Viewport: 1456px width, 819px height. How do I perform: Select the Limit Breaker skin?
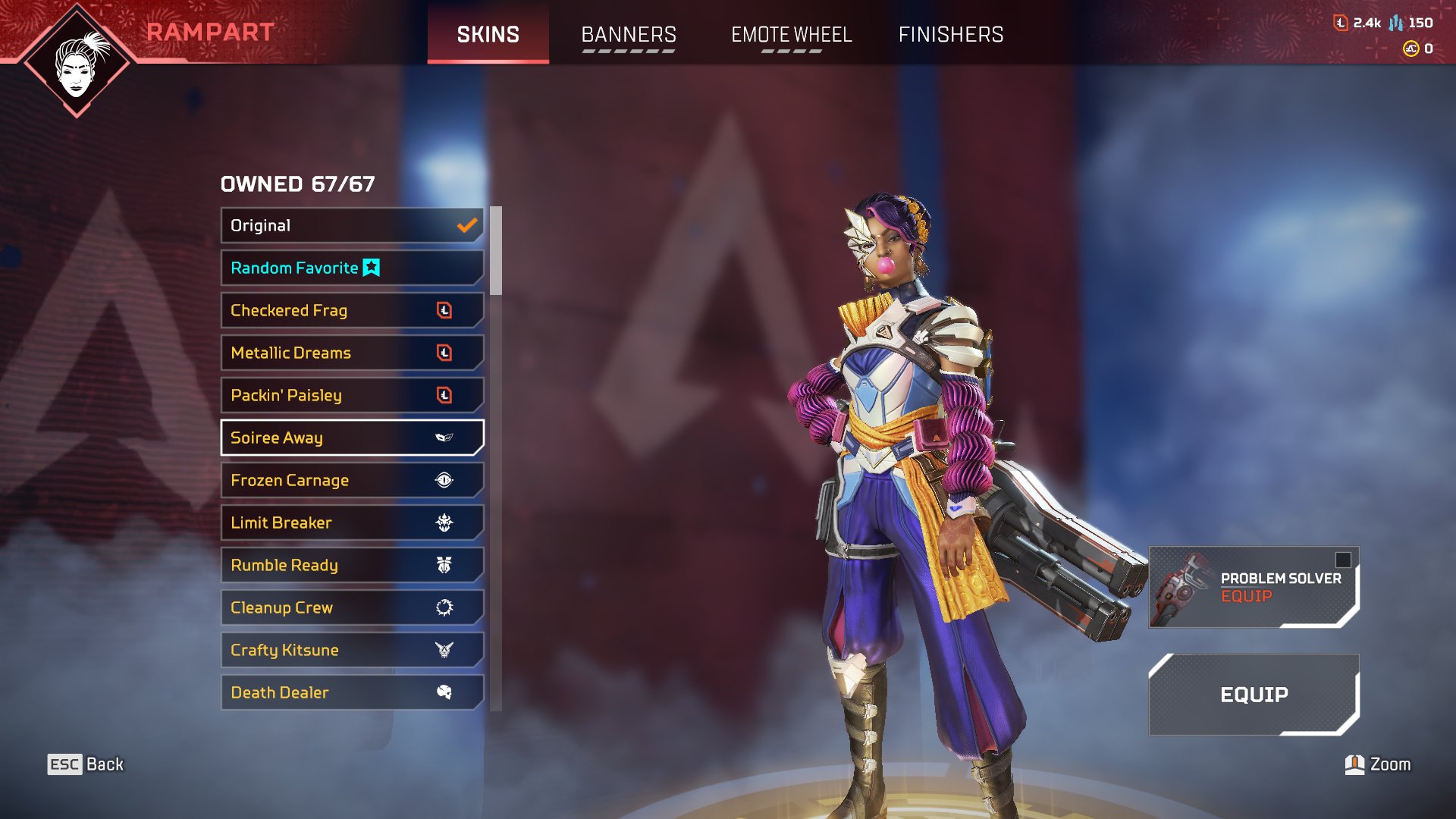(352, 522)
